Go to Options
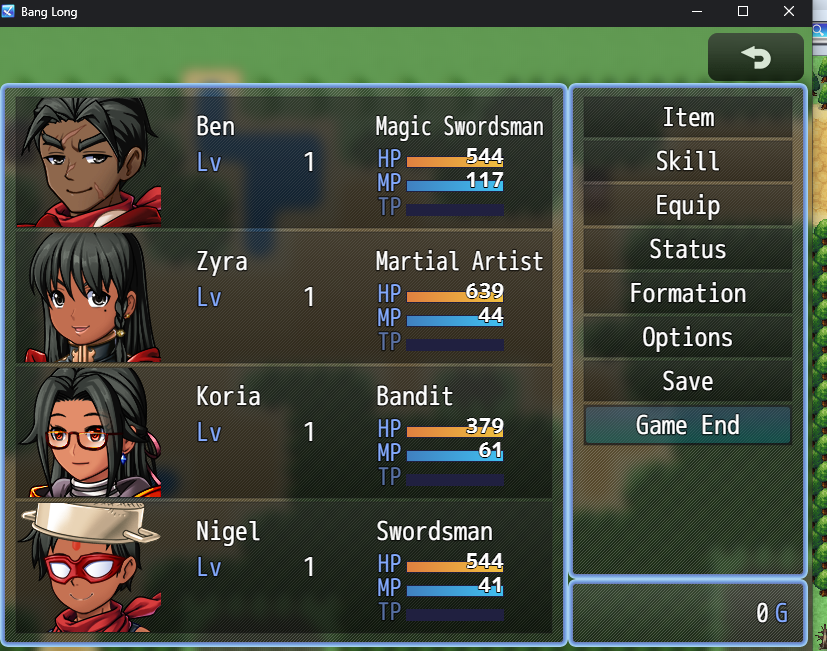 click(688, 338)
